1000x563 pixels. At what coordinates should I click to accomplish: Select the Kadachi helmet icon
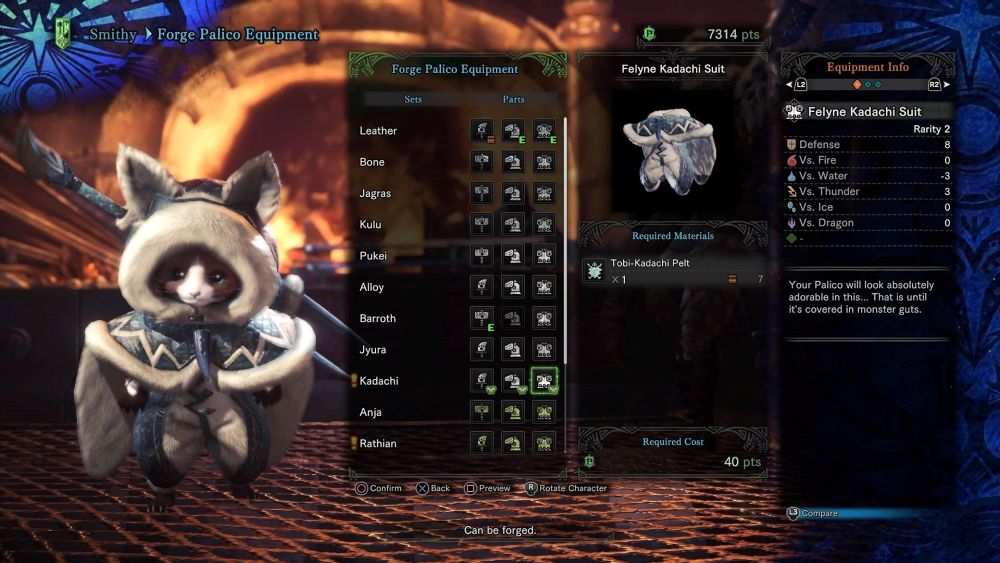click(513, 381)
